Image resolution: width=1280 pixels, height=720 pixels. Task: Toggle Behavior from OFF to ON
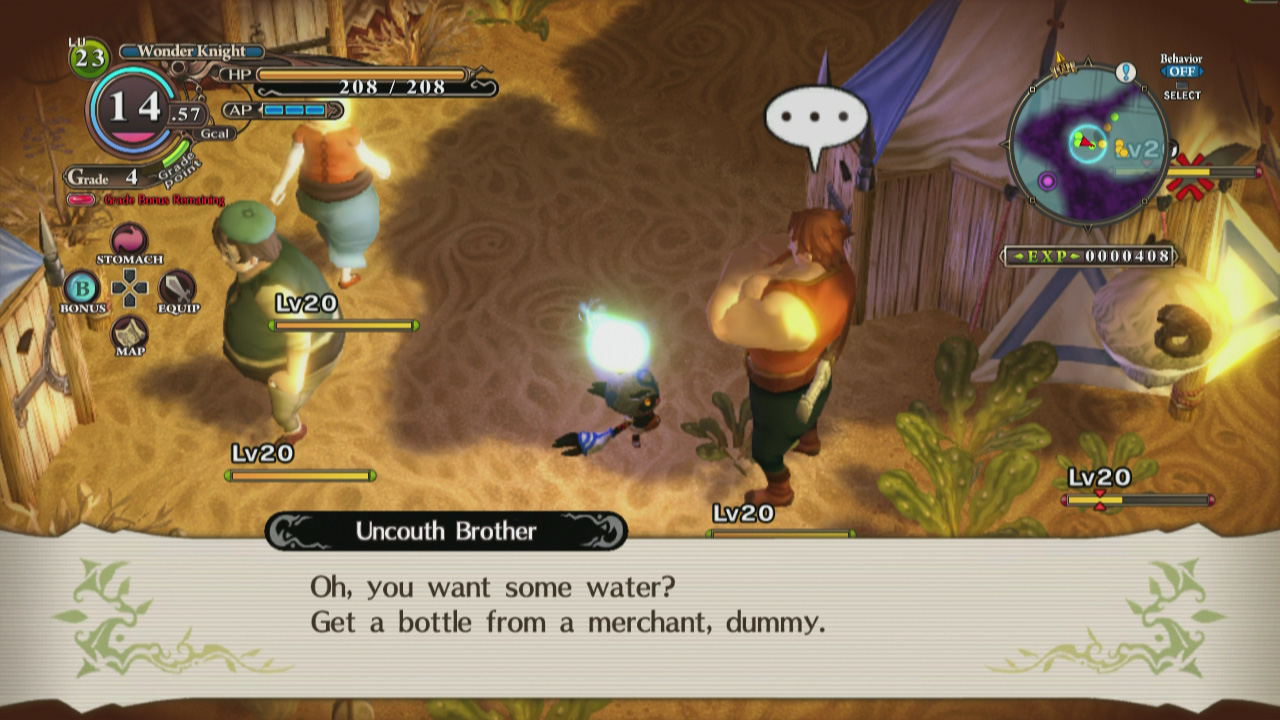coord(1183,72)
